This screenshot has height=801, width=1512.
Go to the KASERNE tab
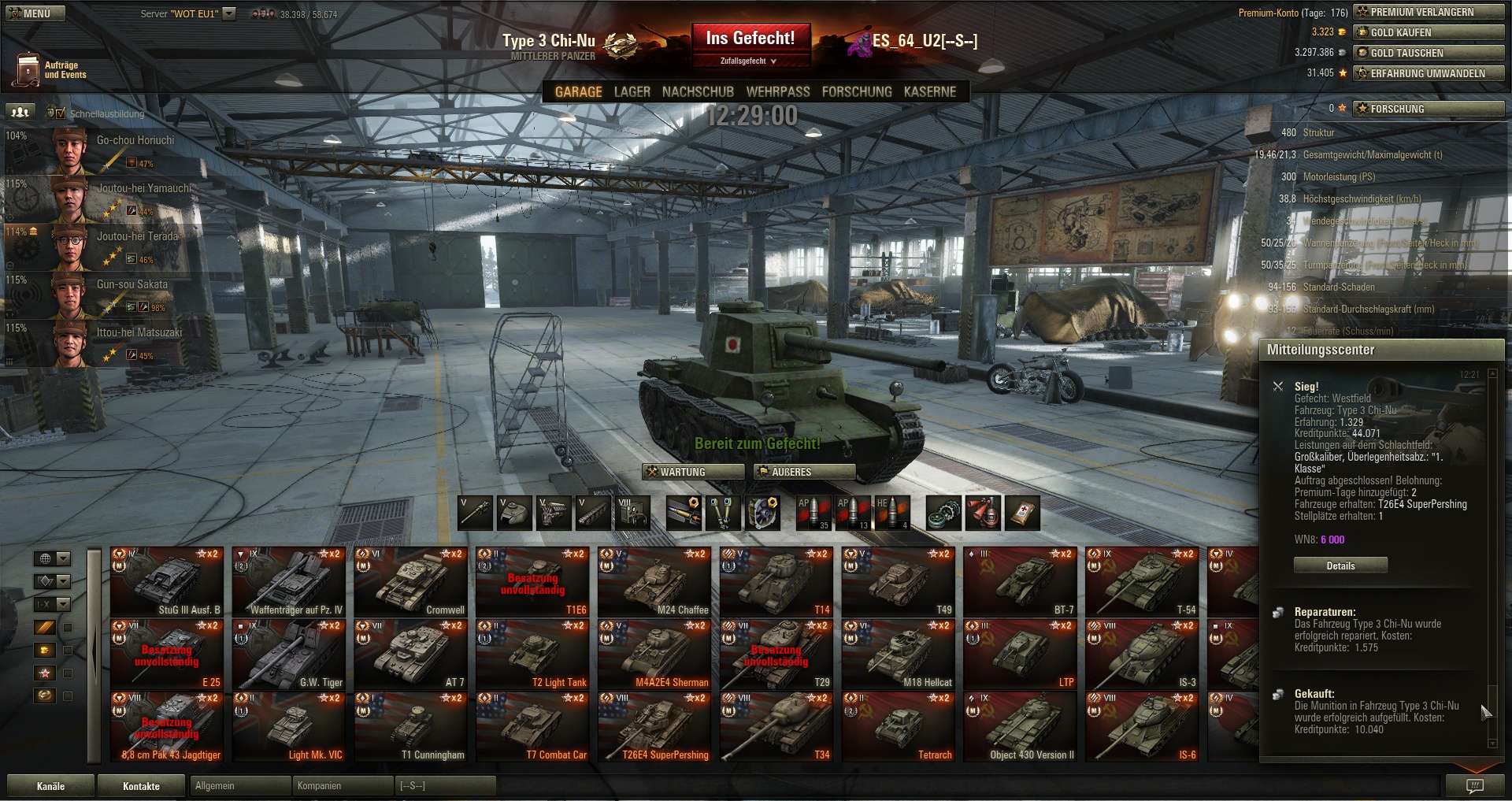pyautogui.click(x=929, y=92)
